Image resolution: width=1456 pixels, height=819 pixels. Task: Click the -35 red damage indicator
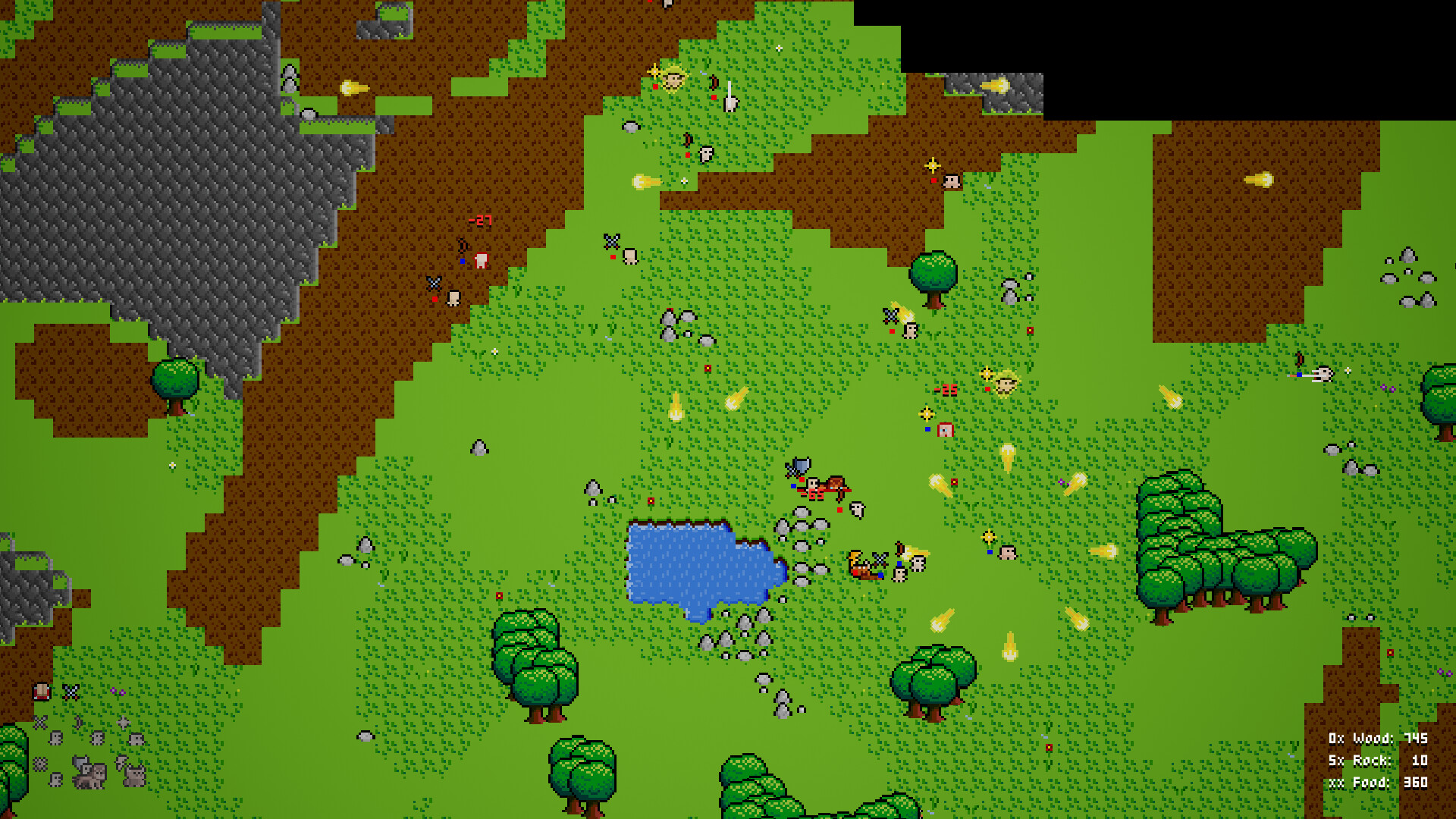click(946, 391)
